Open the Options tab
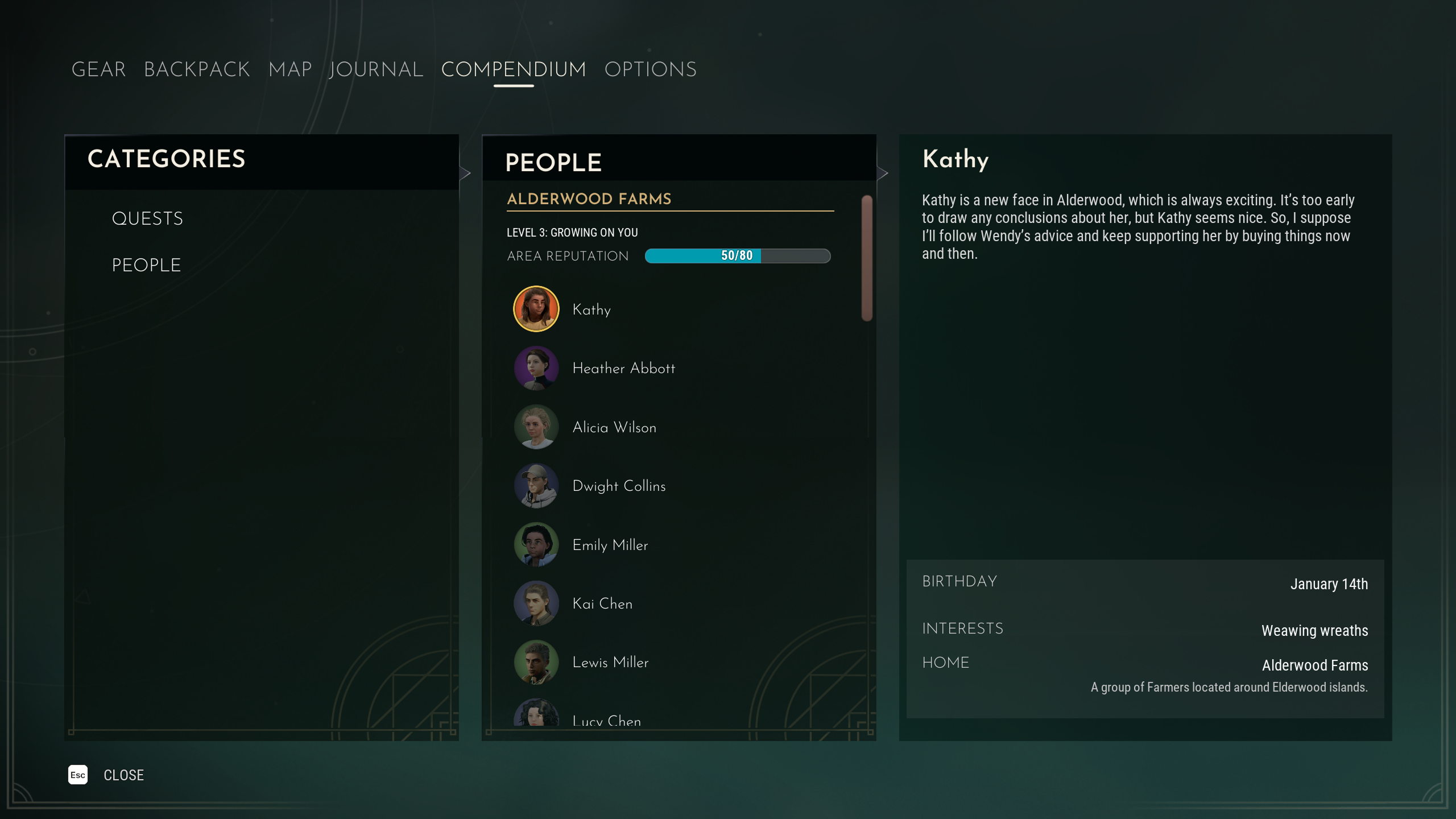The height and width of the screenshot is (819, 1456). (650, 69)
